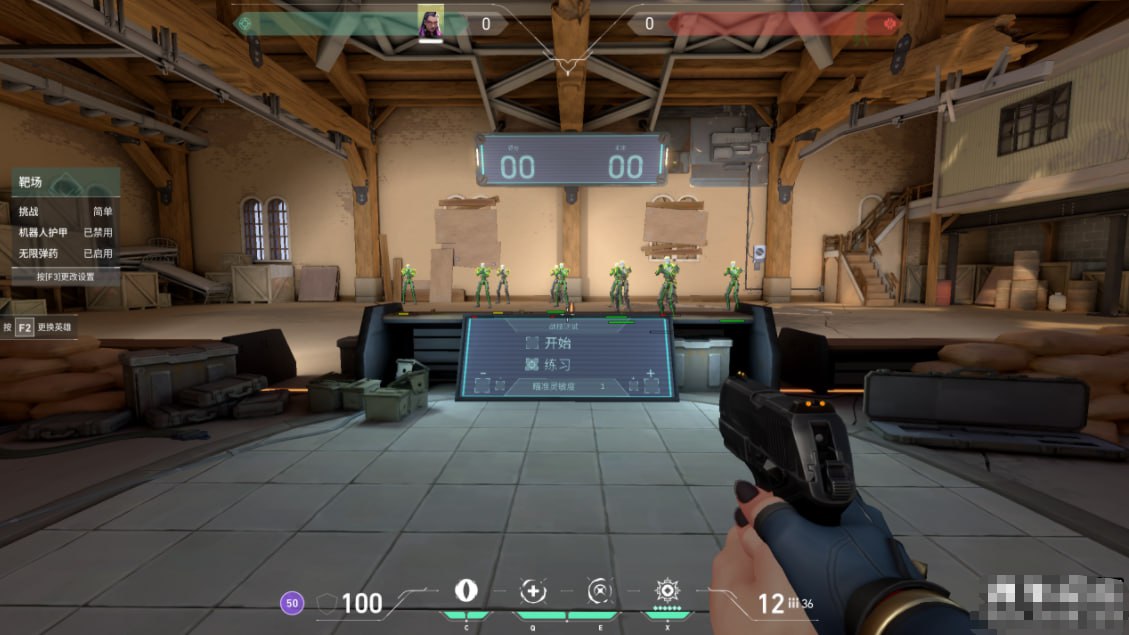Activate the E ability icon
Viewport: 1129px width, 635px height.
[x=599, y=590]
